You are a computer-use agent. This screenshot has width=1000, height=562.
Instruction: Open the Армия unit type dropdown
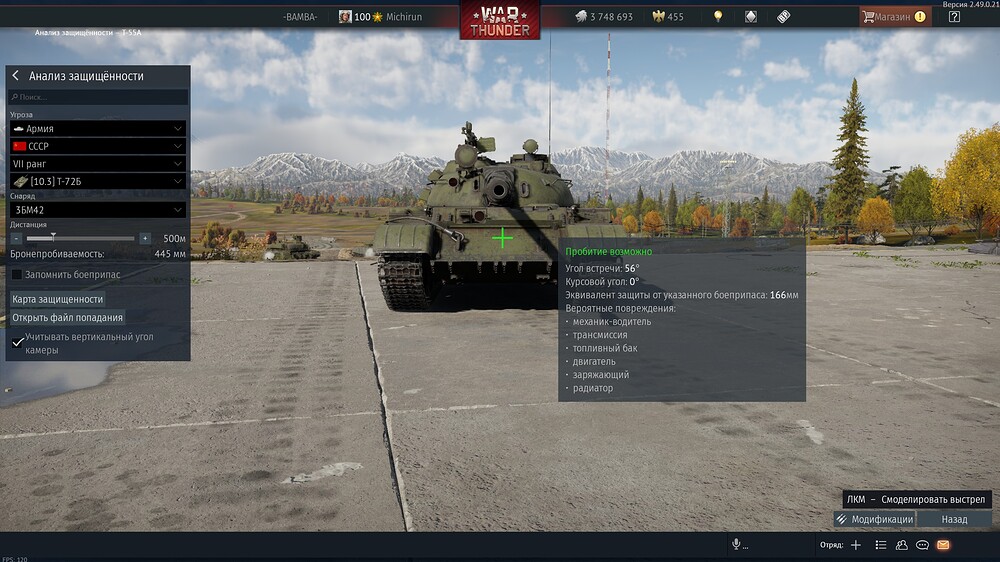click(98, 129)
